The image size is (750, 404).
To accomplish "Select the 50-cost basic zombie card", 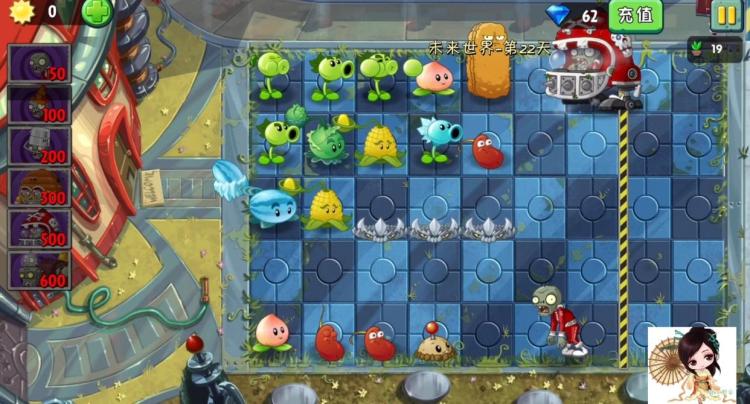I will click(40, 63).
